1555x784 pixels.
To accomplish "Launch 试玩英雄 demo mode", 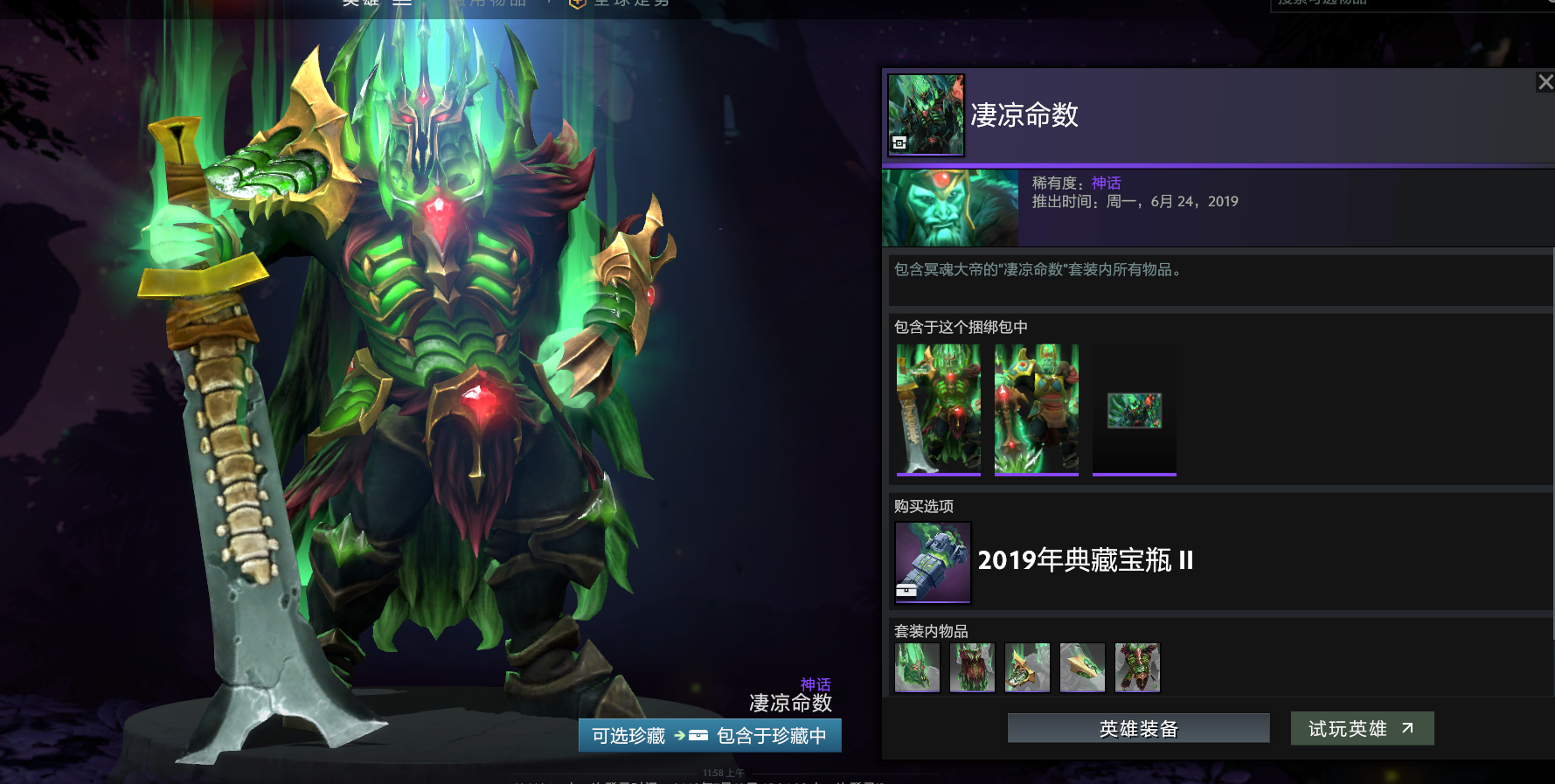I will (1362, 728).
